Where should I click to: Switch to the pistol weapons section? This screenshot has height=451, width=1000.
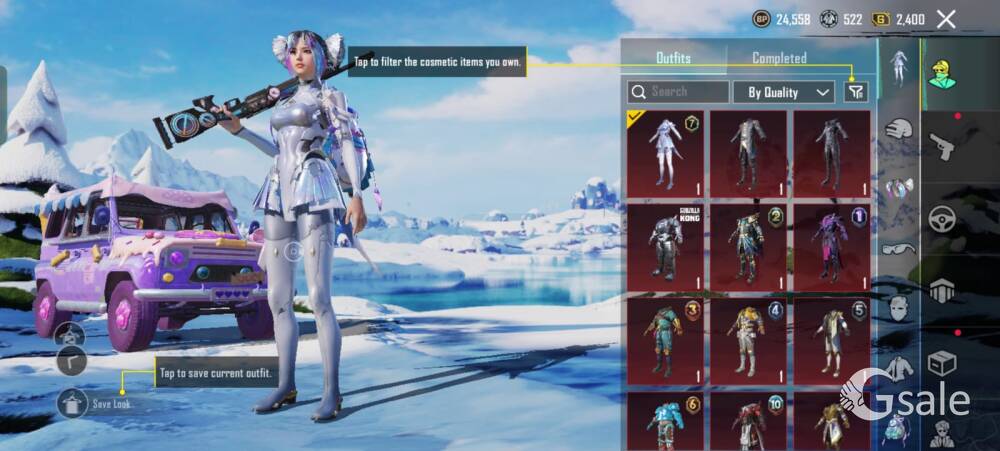943,146
